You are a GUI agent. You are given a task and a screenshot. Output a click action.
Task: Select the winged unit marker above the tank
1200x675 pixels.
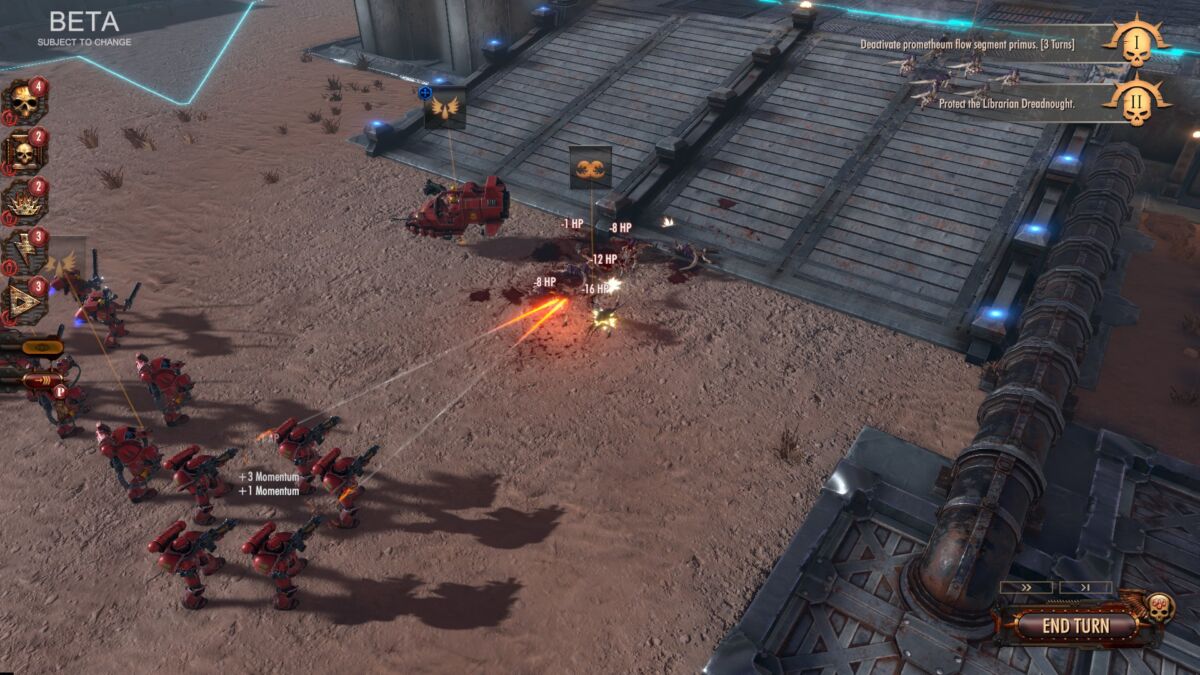(445, 107)
